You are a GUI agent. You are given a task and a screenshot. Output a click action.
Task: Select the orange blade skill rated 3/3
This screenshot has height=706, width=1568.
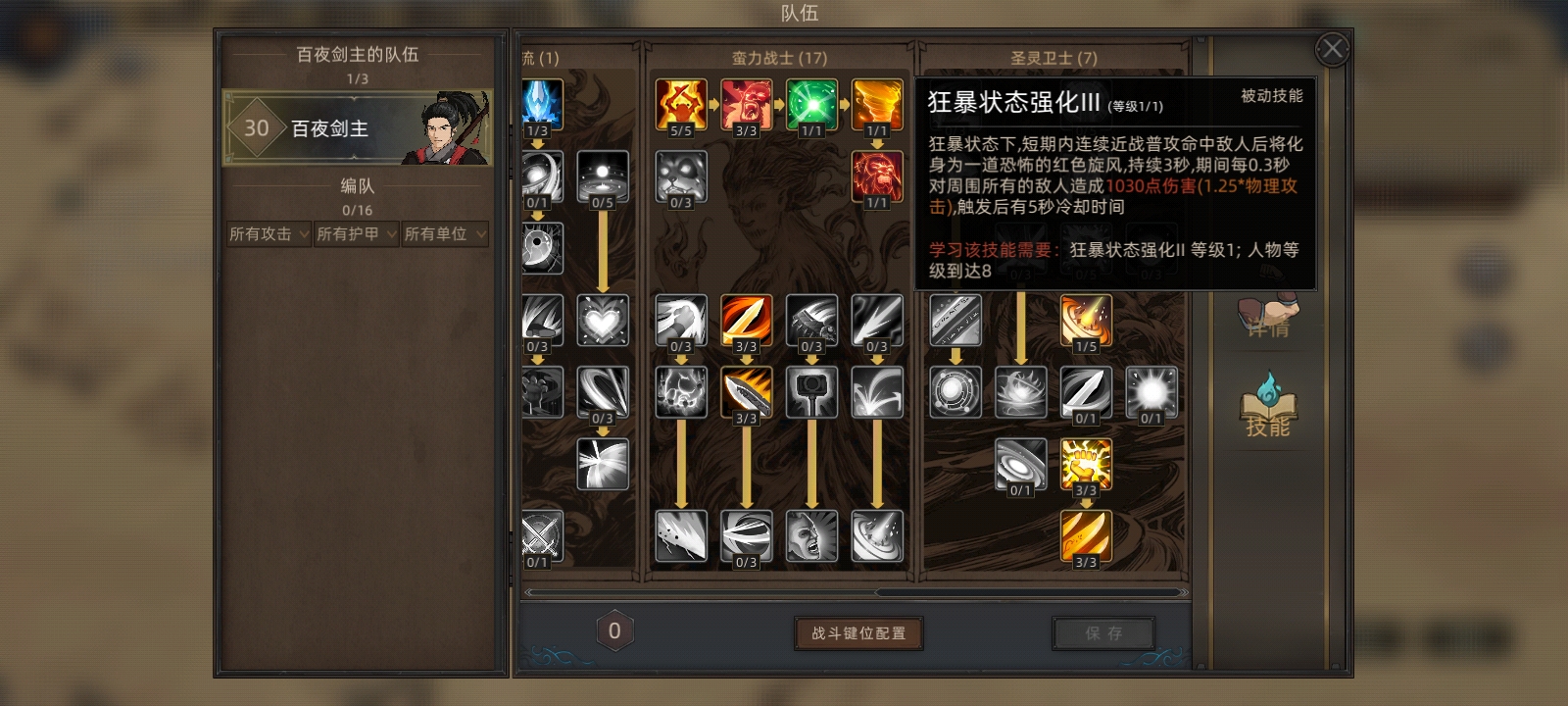pyautogui.click(x=746, y=319)
